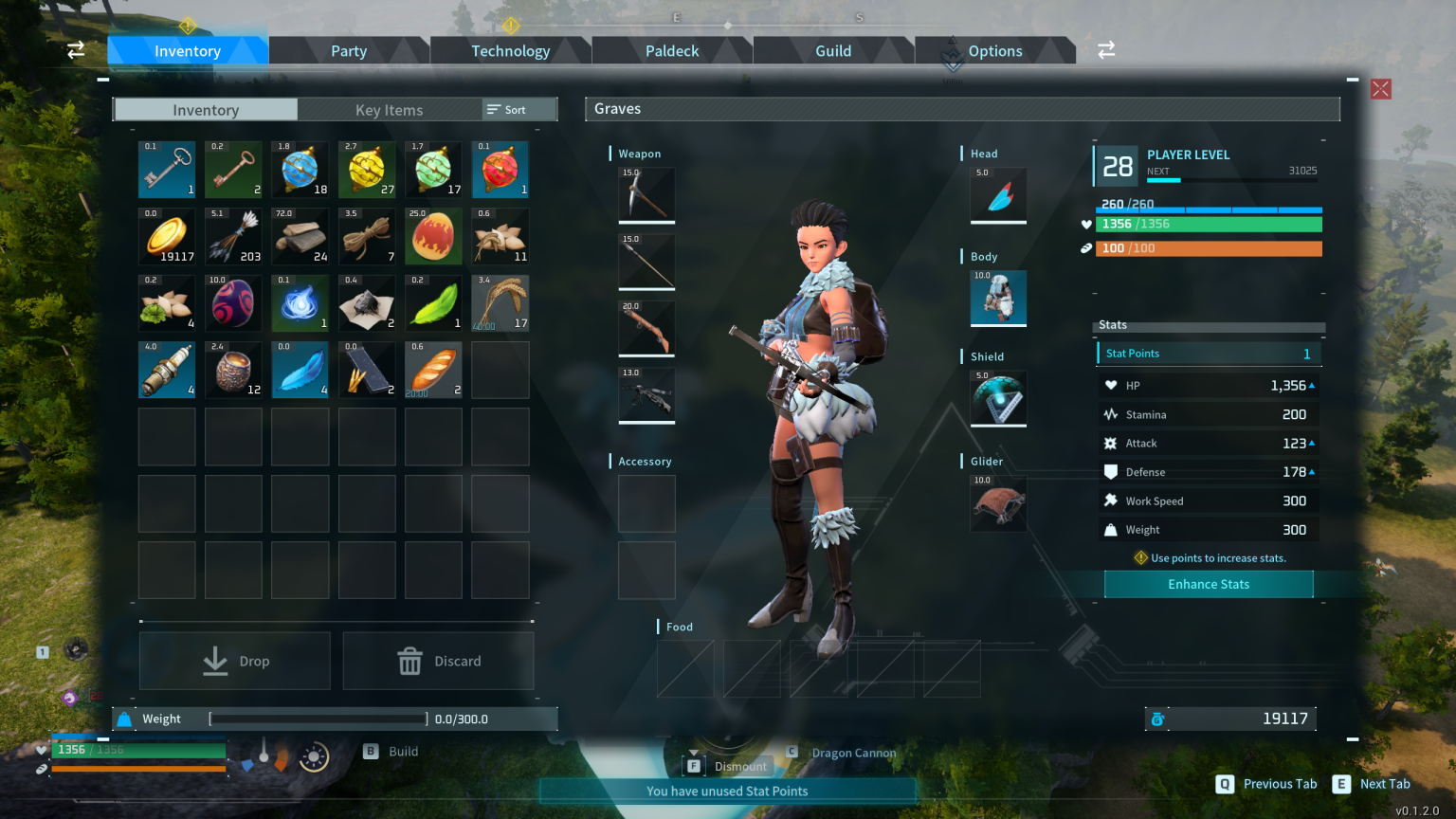Switch to the Key Items tab
The height and width of the screenshot is (819, 1456).
click(x=390, y=109)
